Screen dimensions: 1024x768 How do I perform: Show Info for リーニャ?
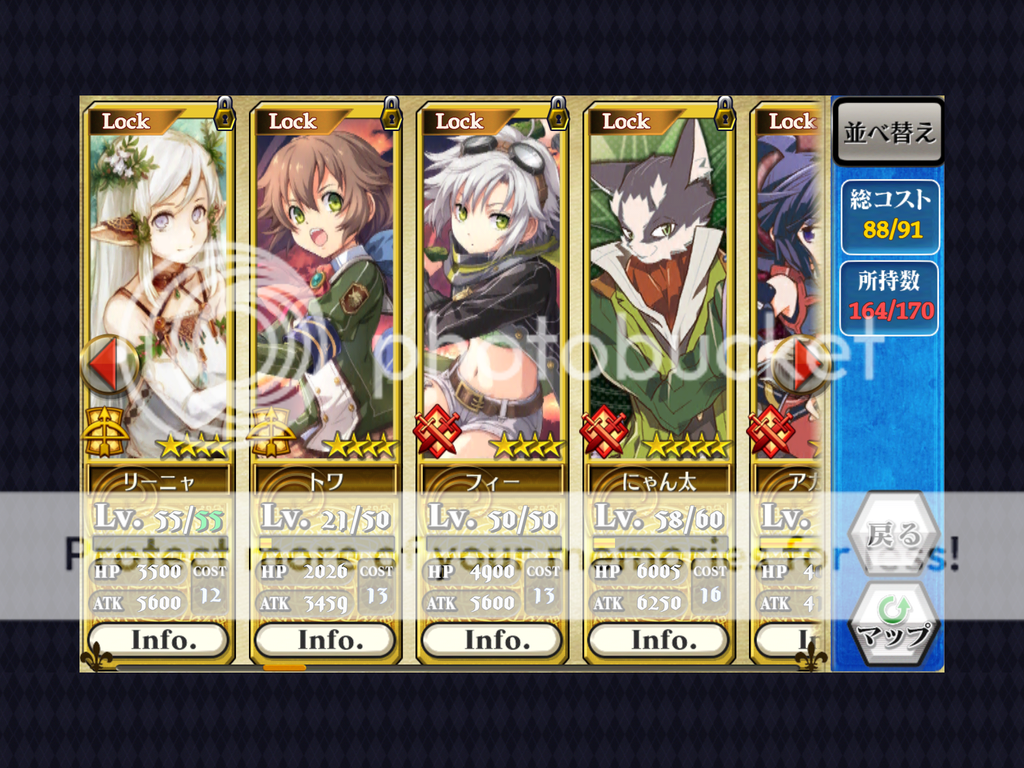[x=158, y=639]
